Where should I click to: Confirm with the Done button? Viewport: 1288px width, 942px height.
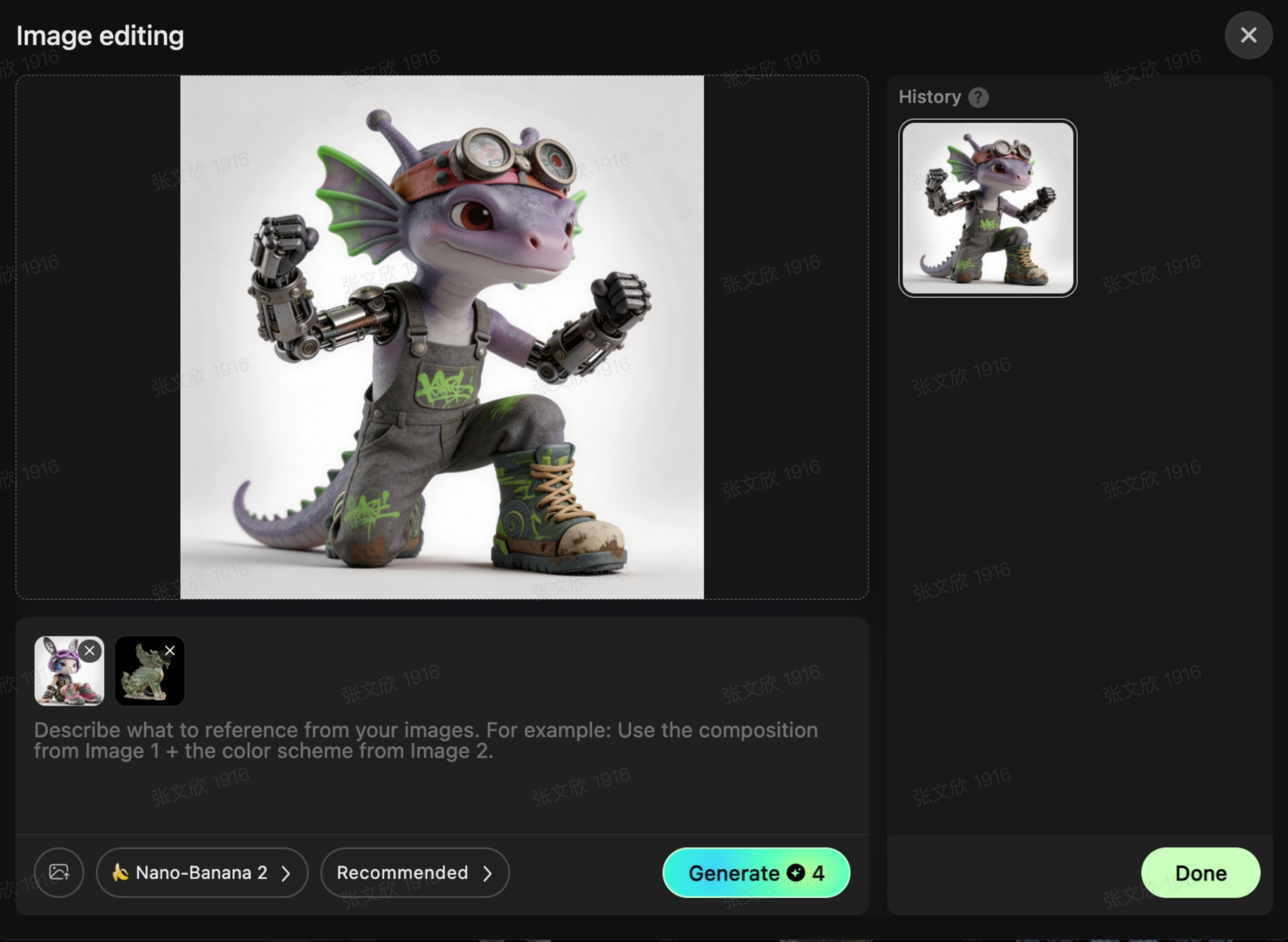click(x=1200, y=872)
